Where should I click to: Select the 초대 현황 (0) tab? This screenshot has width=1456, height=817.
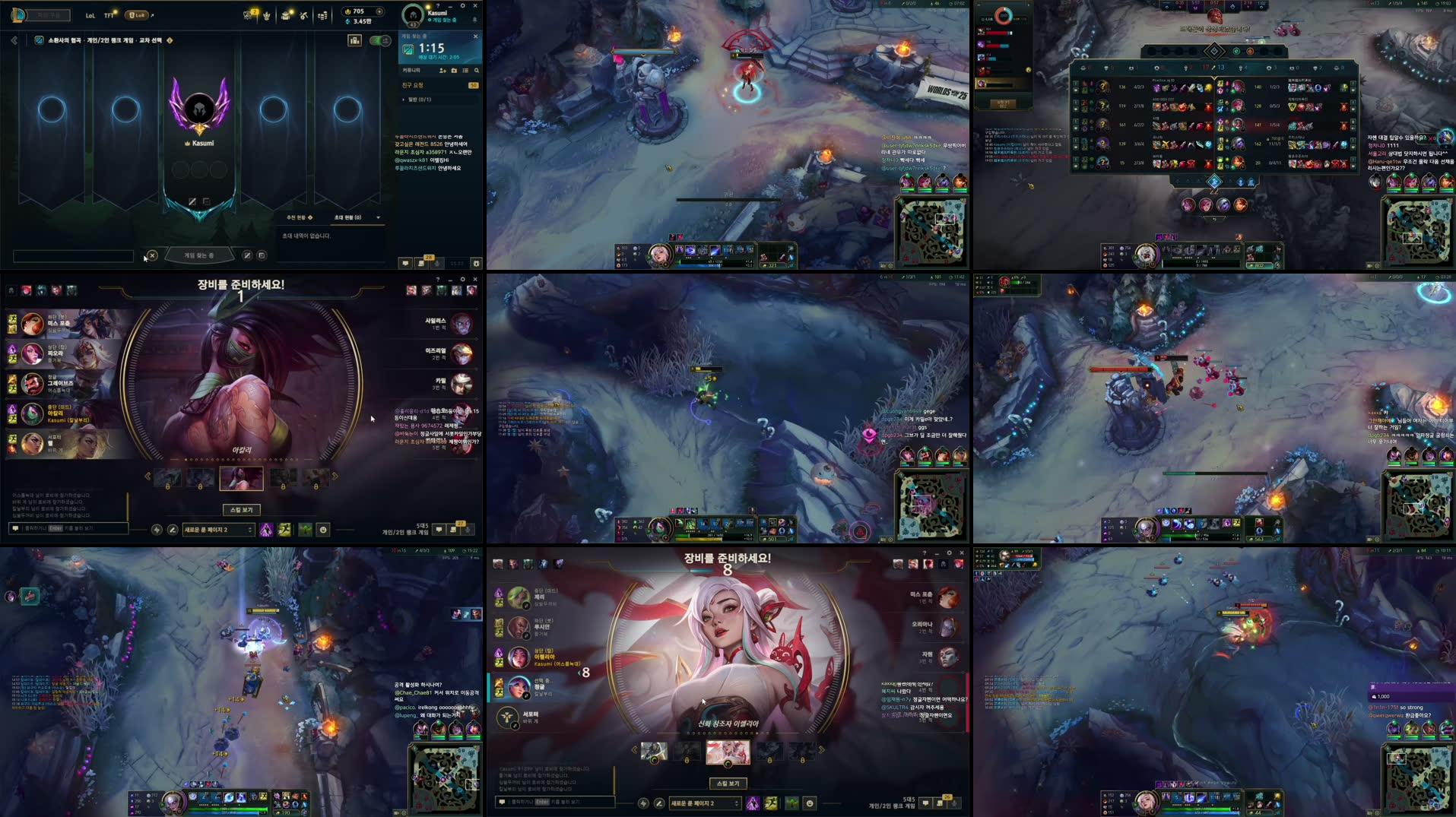coord(347,217)
